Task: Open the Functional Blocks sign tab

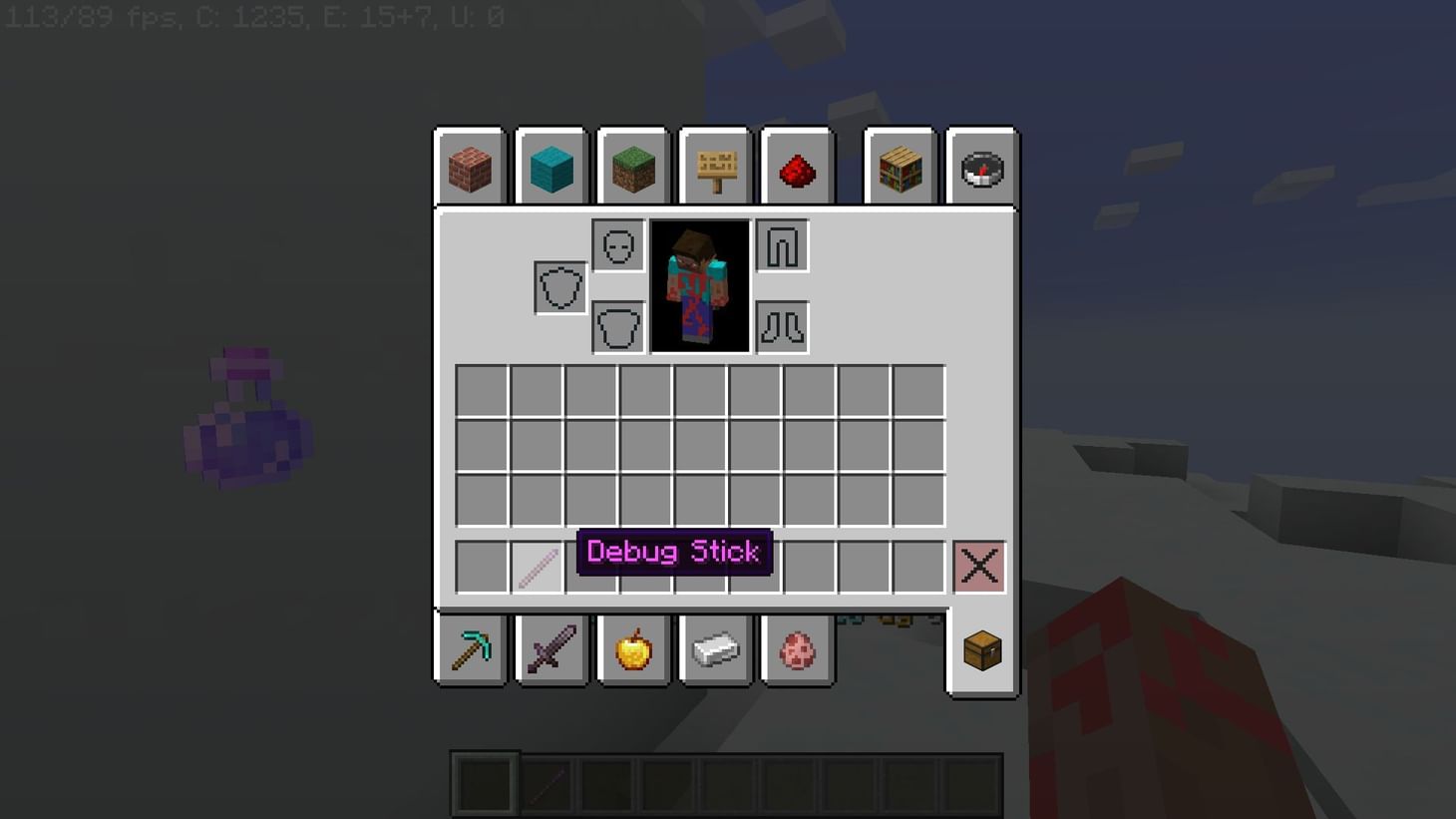Action: pos(714,169)
